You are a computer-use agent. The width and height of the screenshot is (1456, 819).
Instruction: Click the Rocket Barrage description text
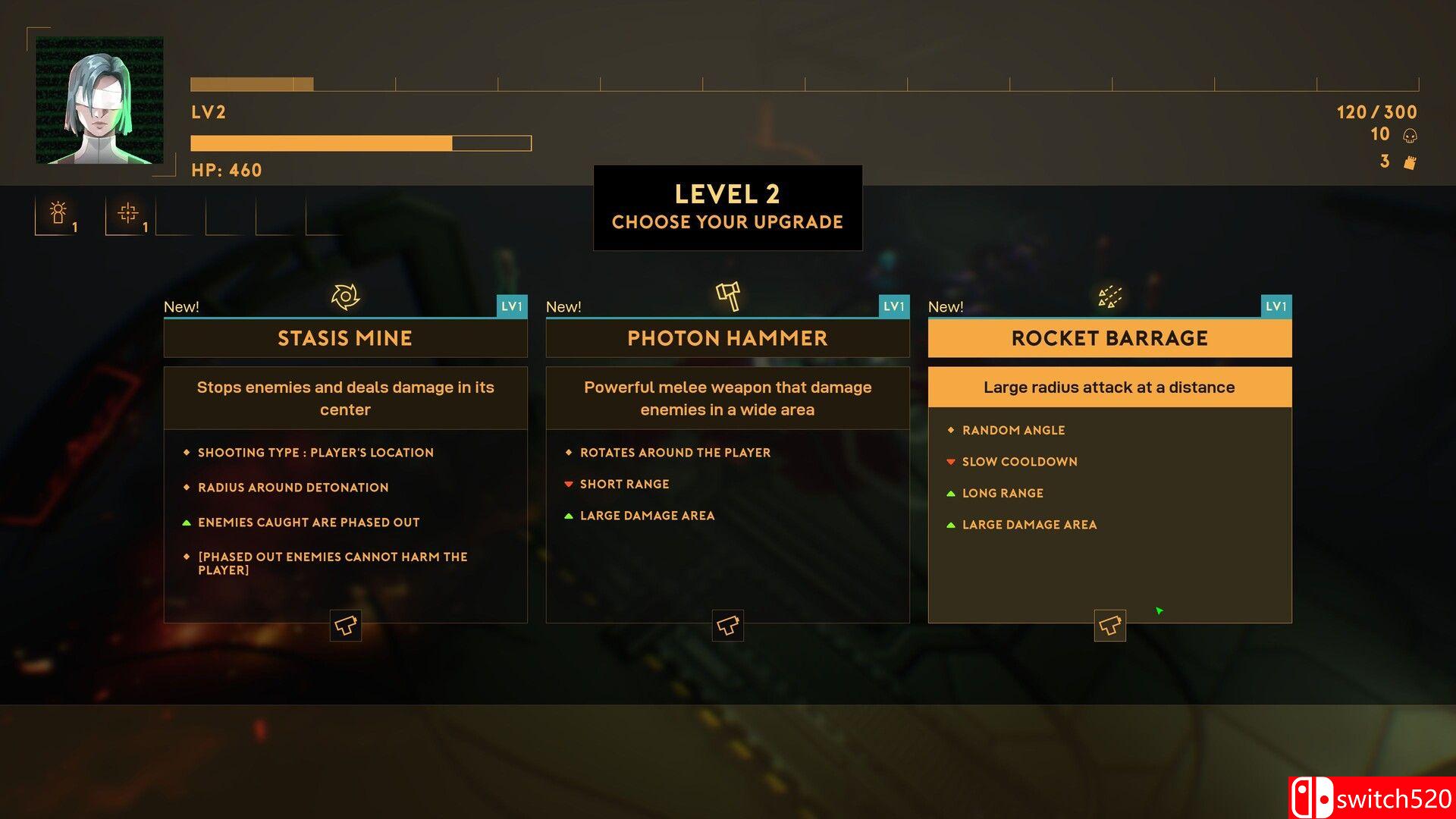click(x=1109, y=388)
